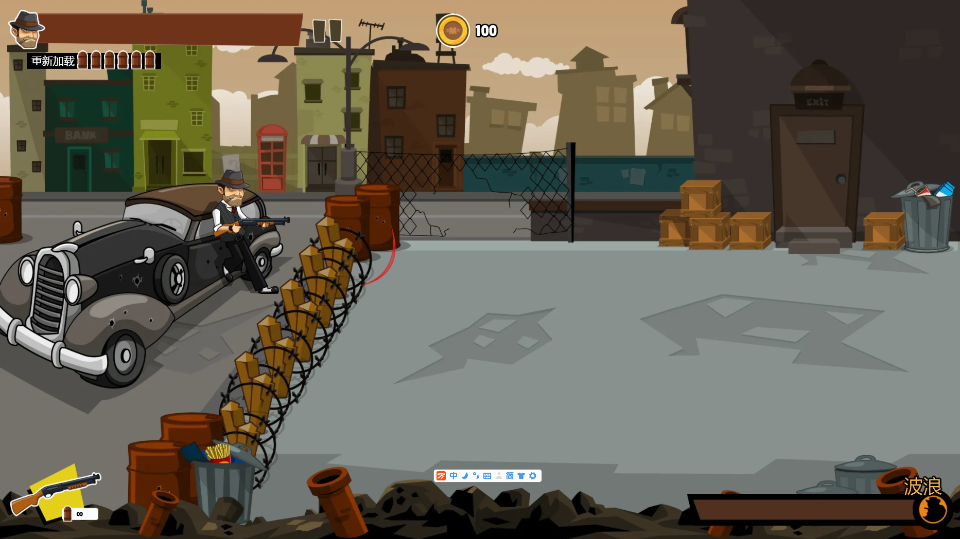Image resolution: width=960 pixels, height=539 pixels.
Task: Toggle the Chinese/English mode on the IME toolbar
Action: [454, 476]
